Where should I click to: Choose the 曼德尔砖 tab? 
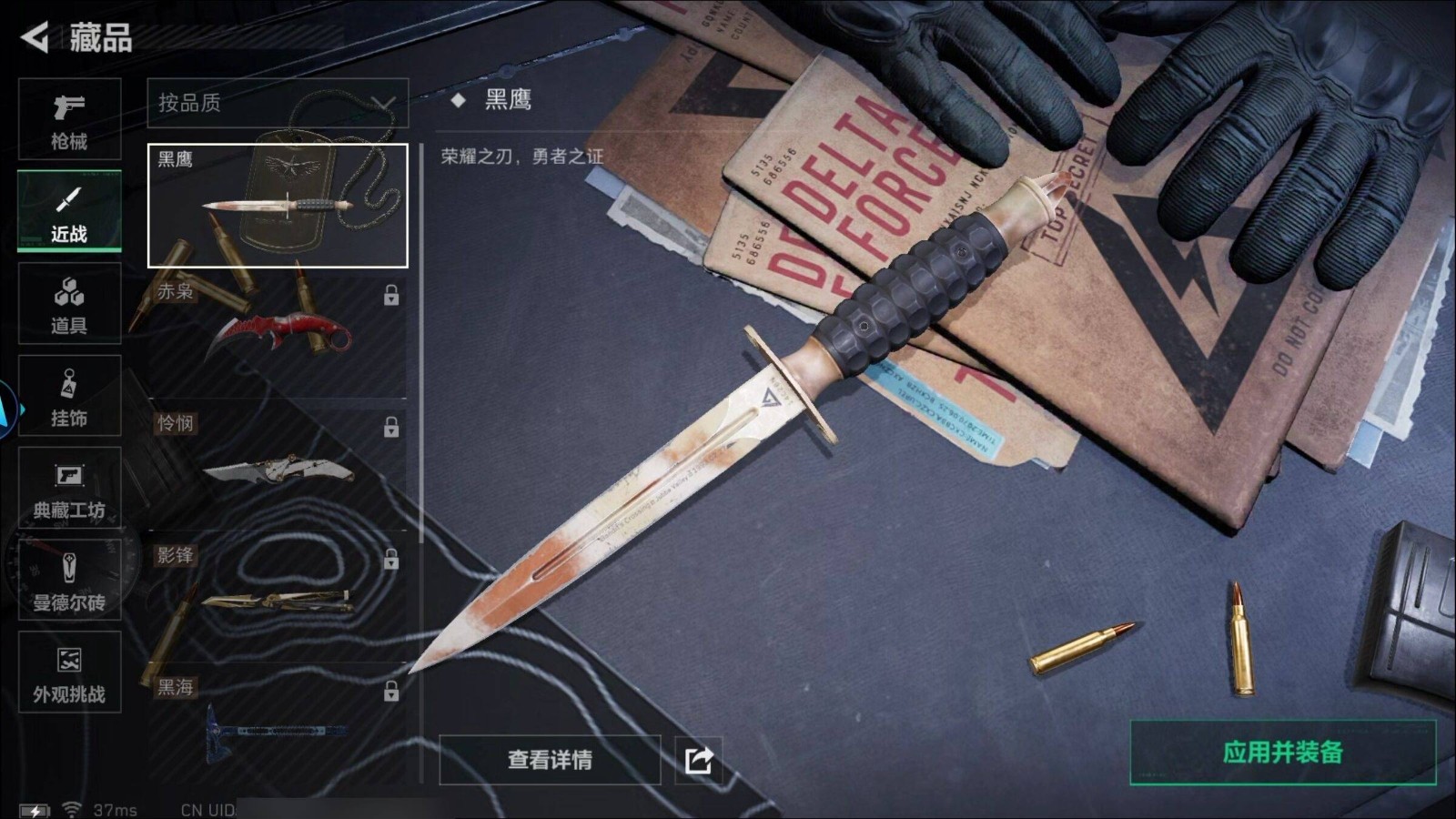(x=69, y=581)
